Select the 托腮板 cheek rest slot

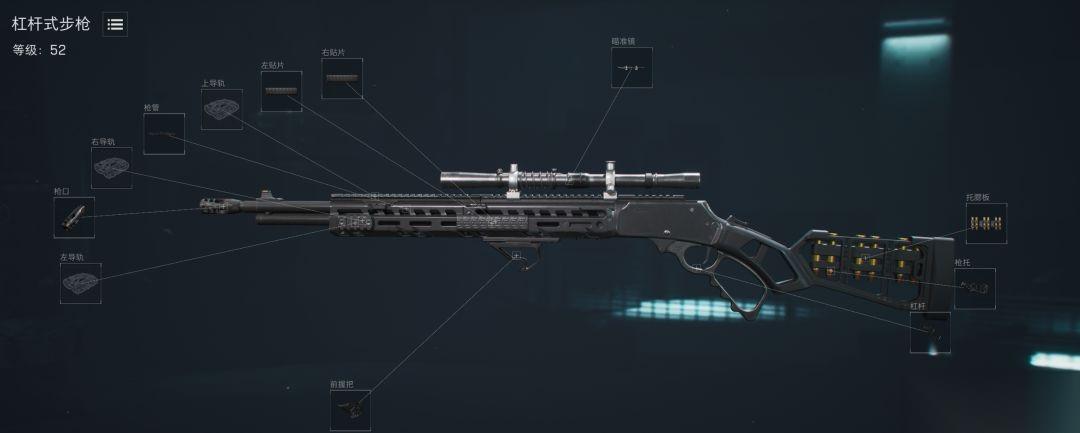(x=986, y=224)
